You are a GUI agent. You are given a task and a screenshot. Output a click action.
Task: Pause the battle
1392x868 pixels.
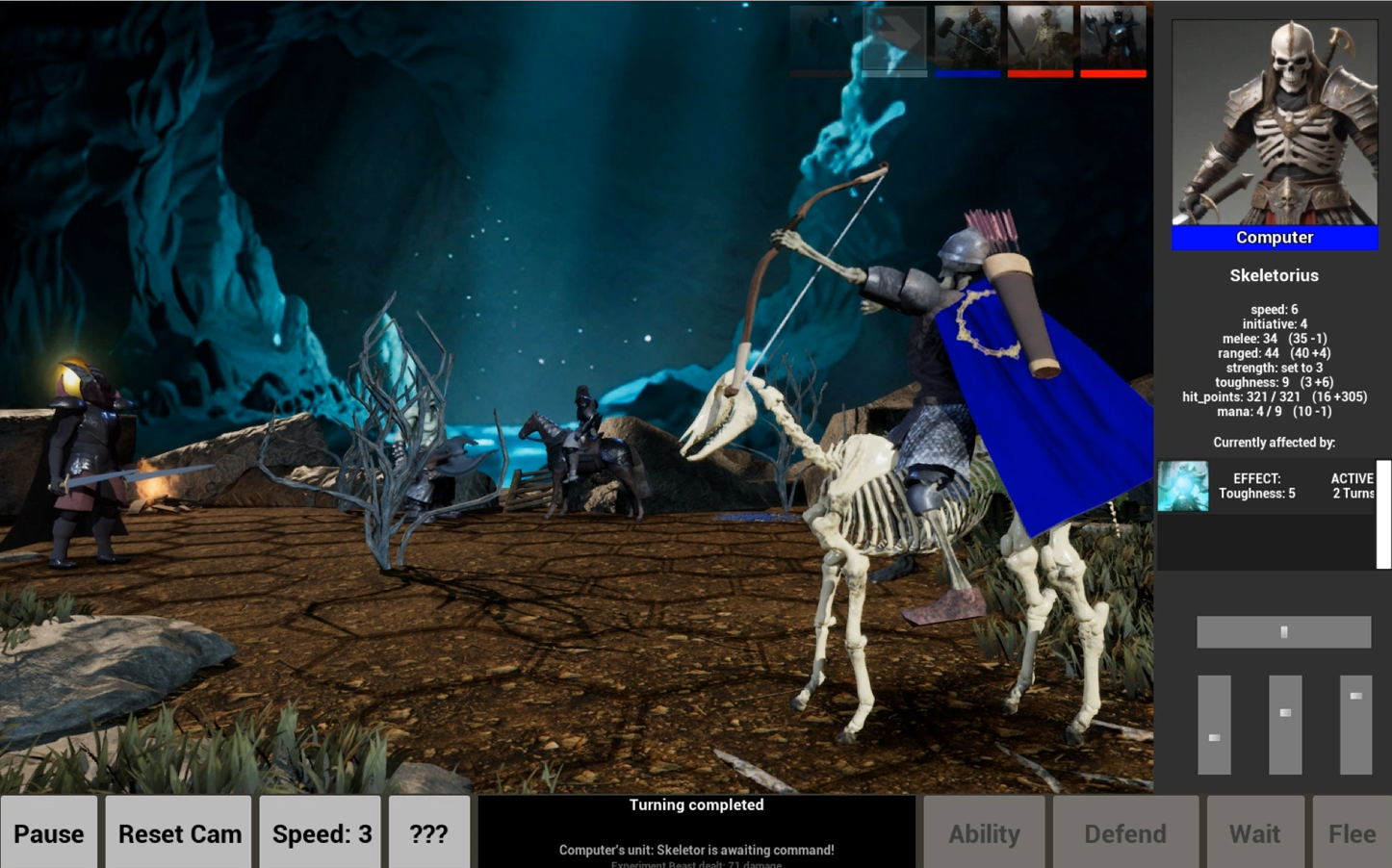point(49,832)
